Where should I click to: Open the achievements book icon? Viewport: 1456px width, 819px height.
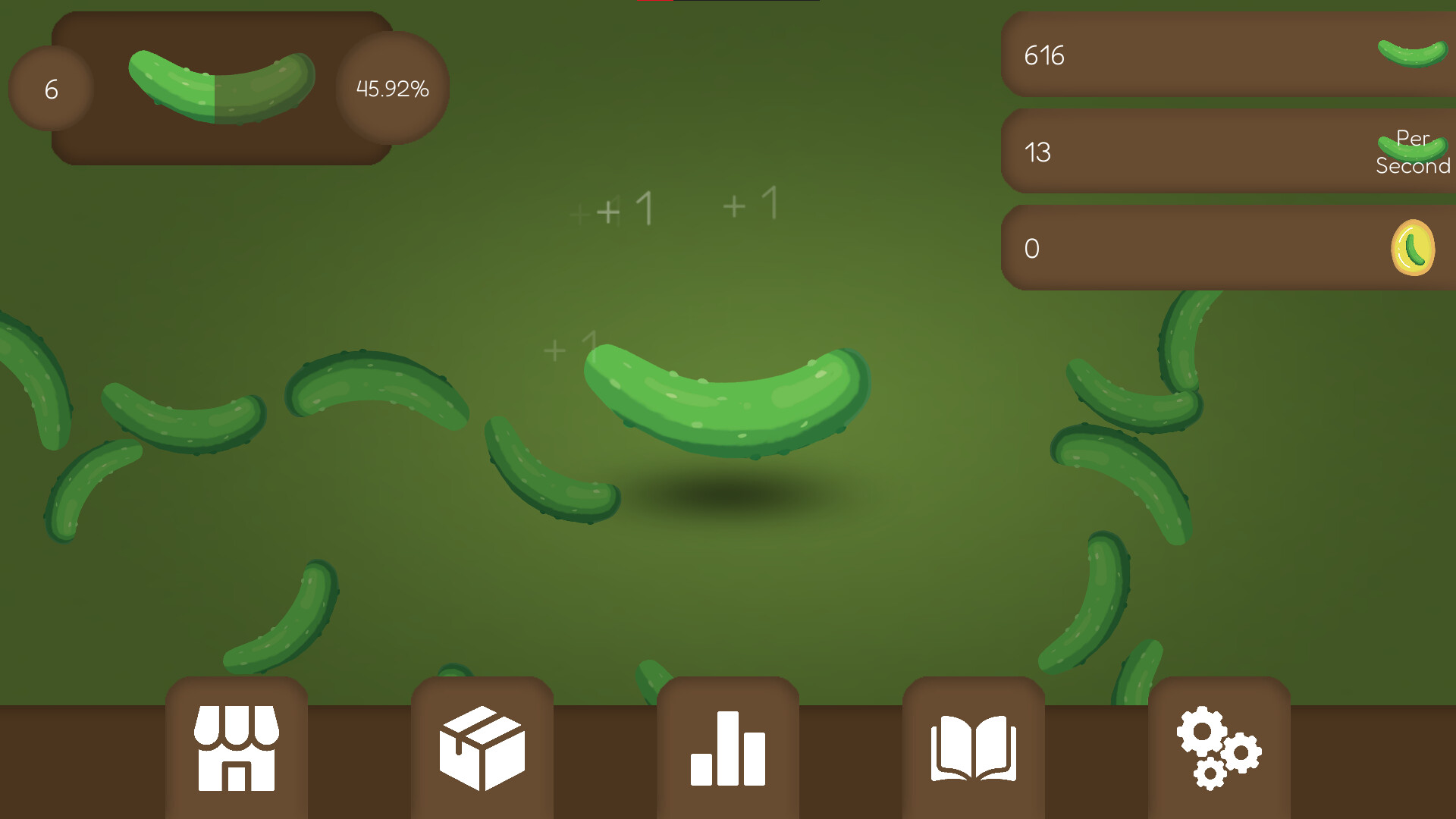(x=973, y=747)
